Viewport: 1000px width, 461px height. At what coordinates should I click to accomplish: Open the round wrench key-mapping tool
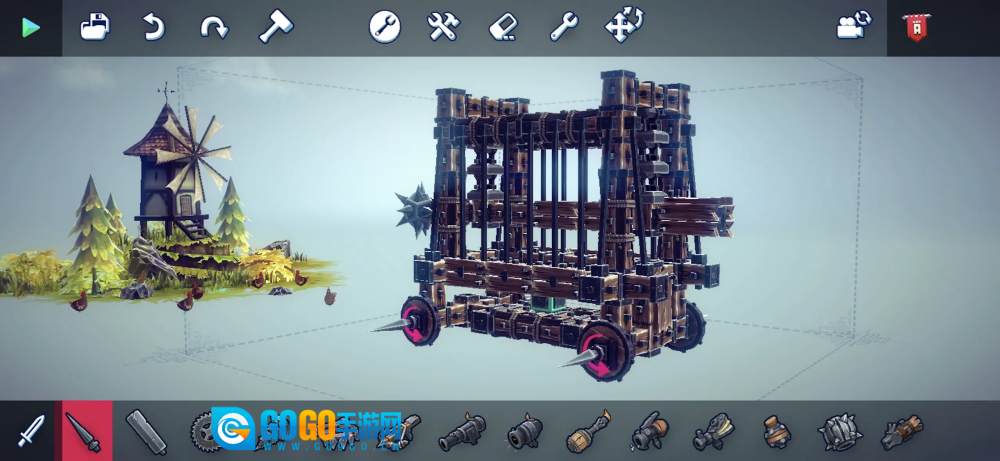pos(385,27)
